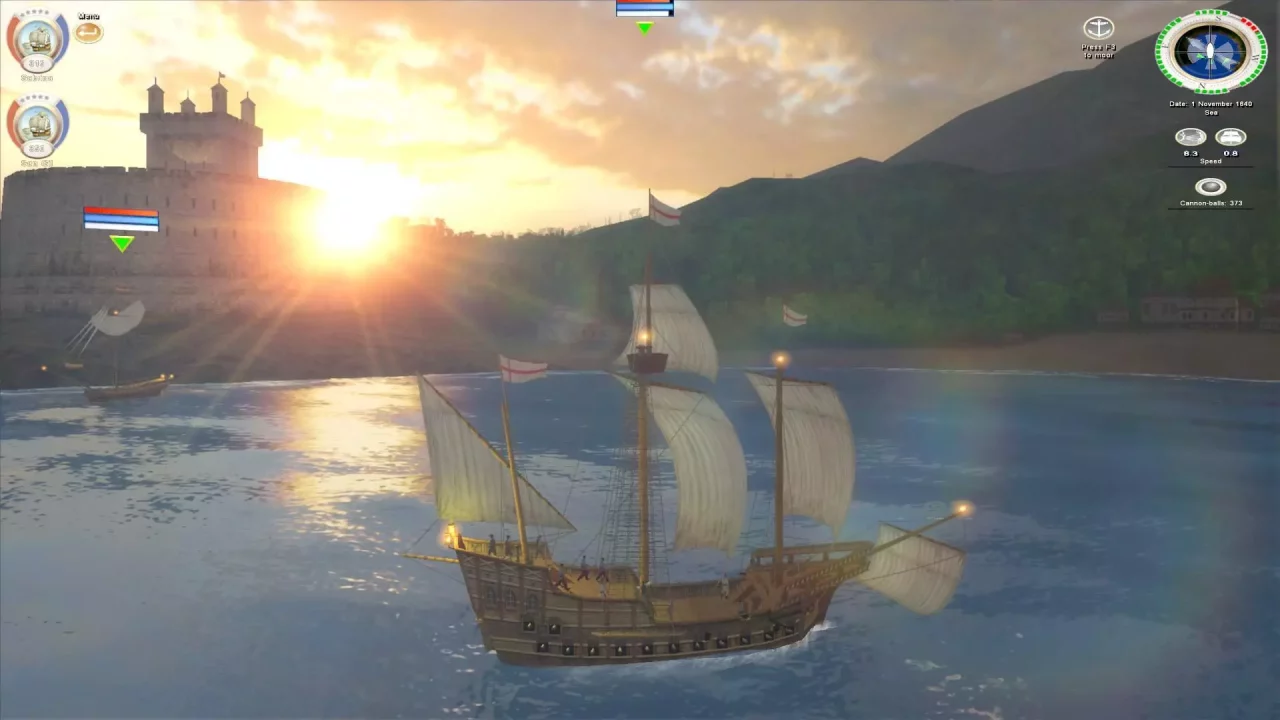Click the 'Date: 1 November 1640' text

[x=1211, y=103]
